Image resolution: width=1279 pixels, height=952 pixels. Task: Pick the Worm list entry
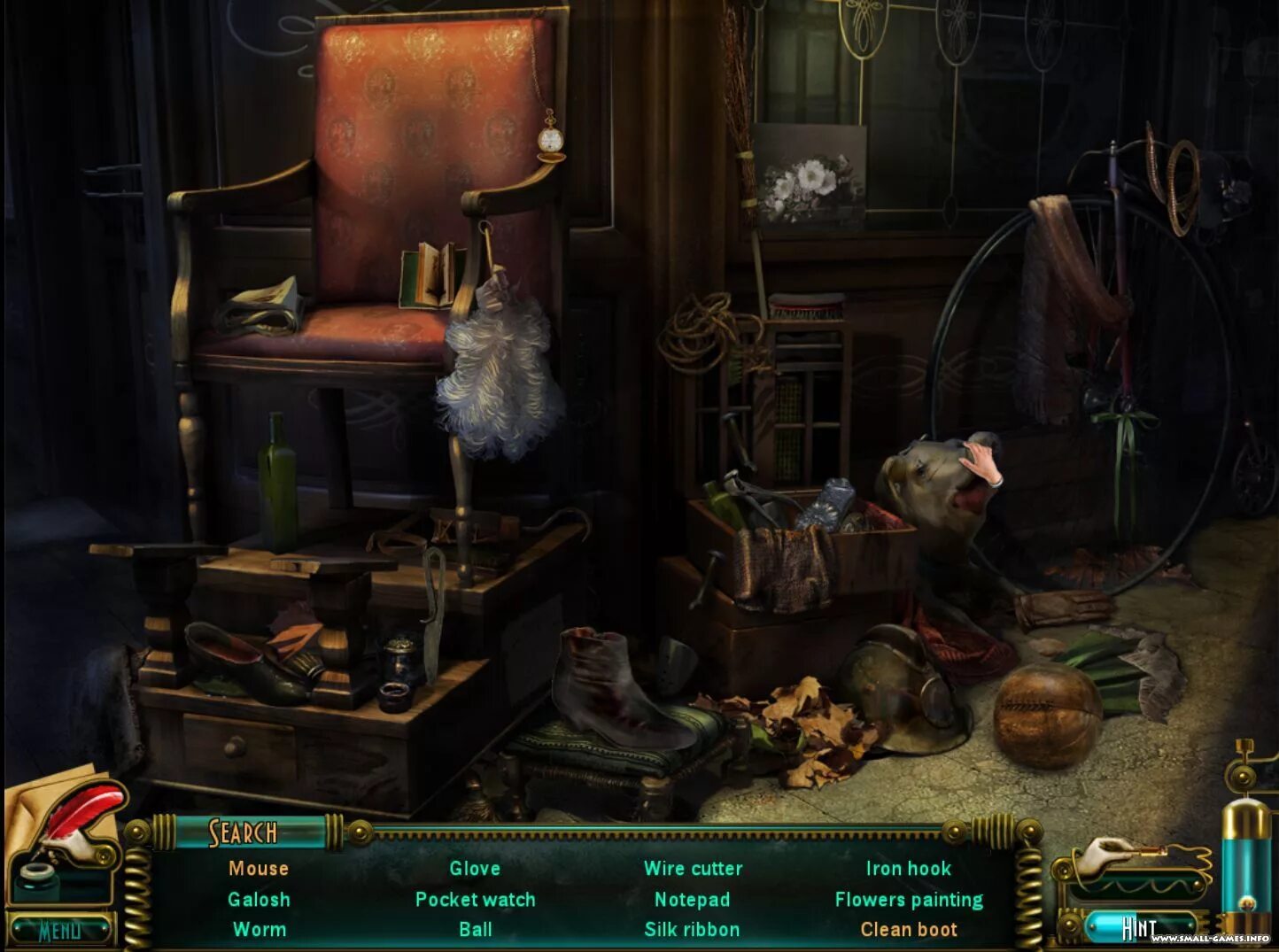pos(259,930)
